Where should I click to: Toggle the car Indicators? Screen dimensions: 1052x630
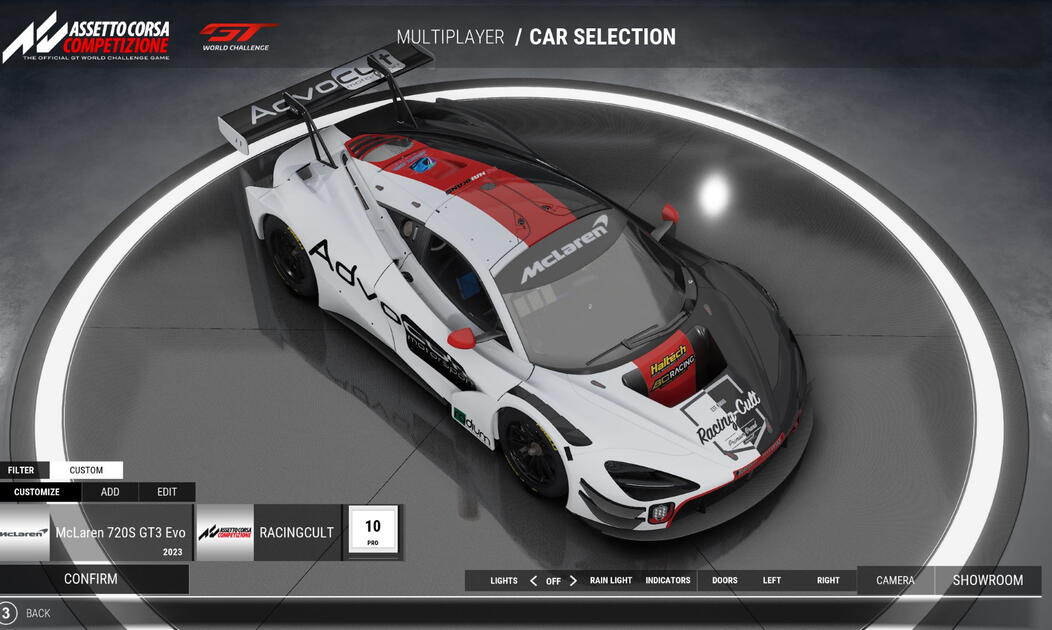click(668, 581)
